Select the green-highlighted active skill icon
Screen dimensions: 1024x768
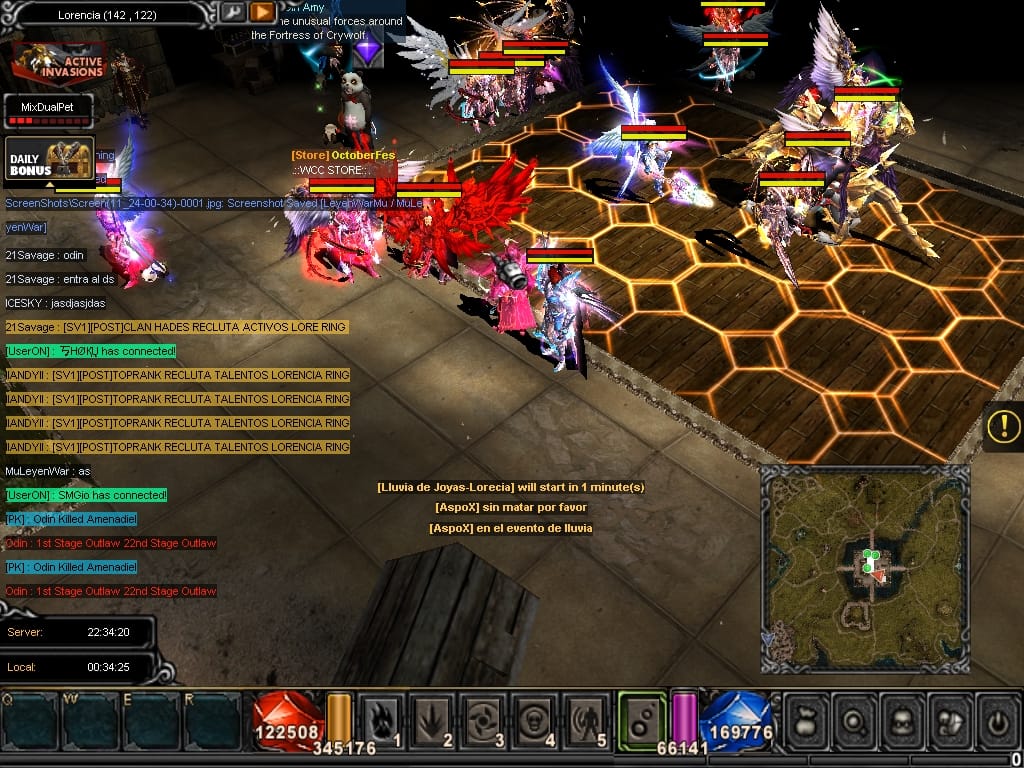click(x=642, y=718)
